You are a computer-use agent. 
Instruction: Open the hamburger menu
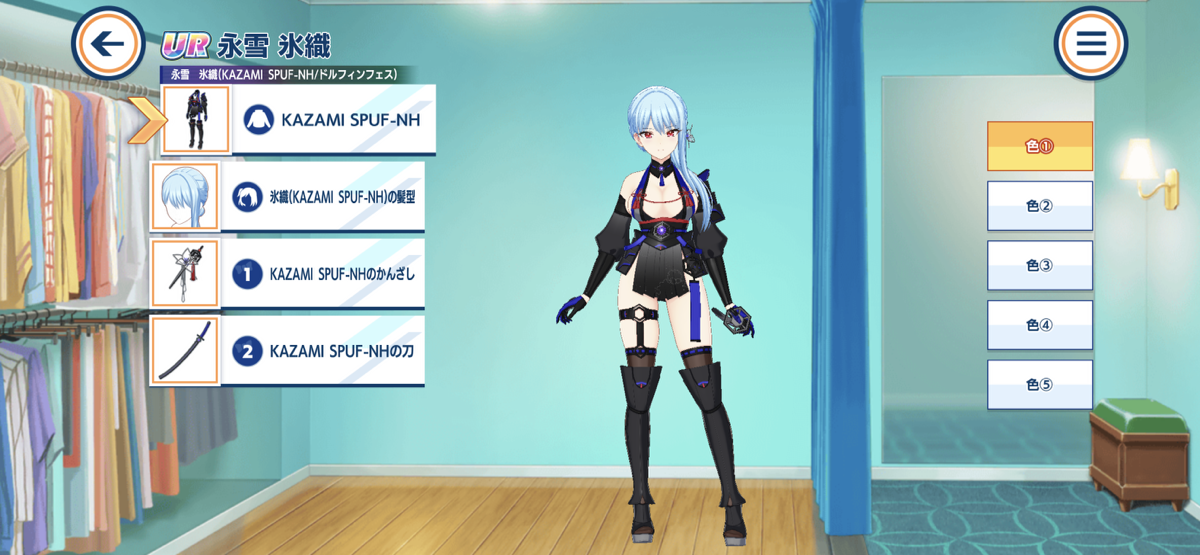pyautogui.click(x=1090, y=44)
